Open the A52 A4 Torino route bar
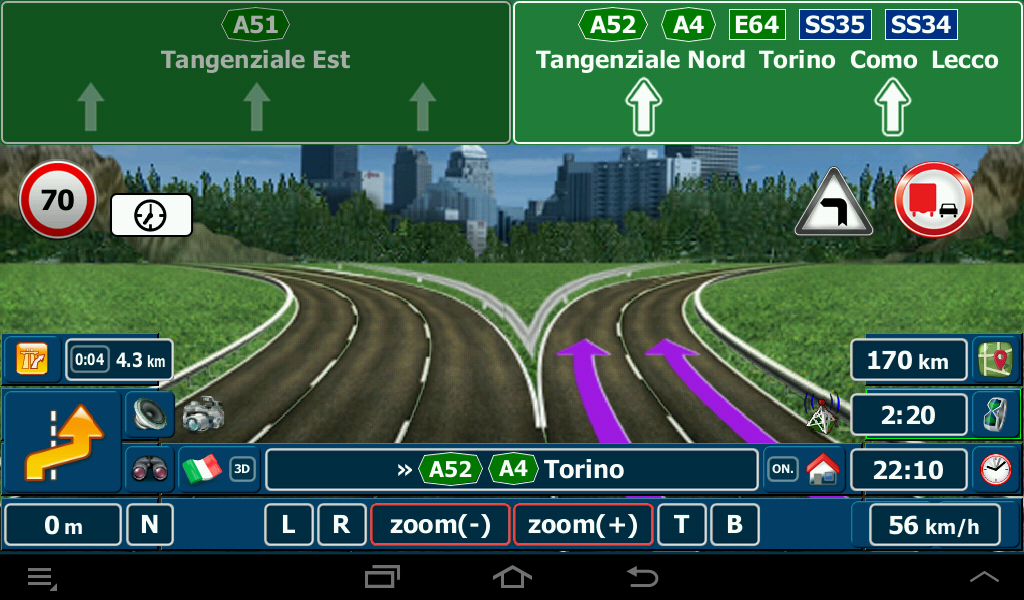Image resolution: width=1024 pixels, height=600 pixels. click(x=511, y=469)
